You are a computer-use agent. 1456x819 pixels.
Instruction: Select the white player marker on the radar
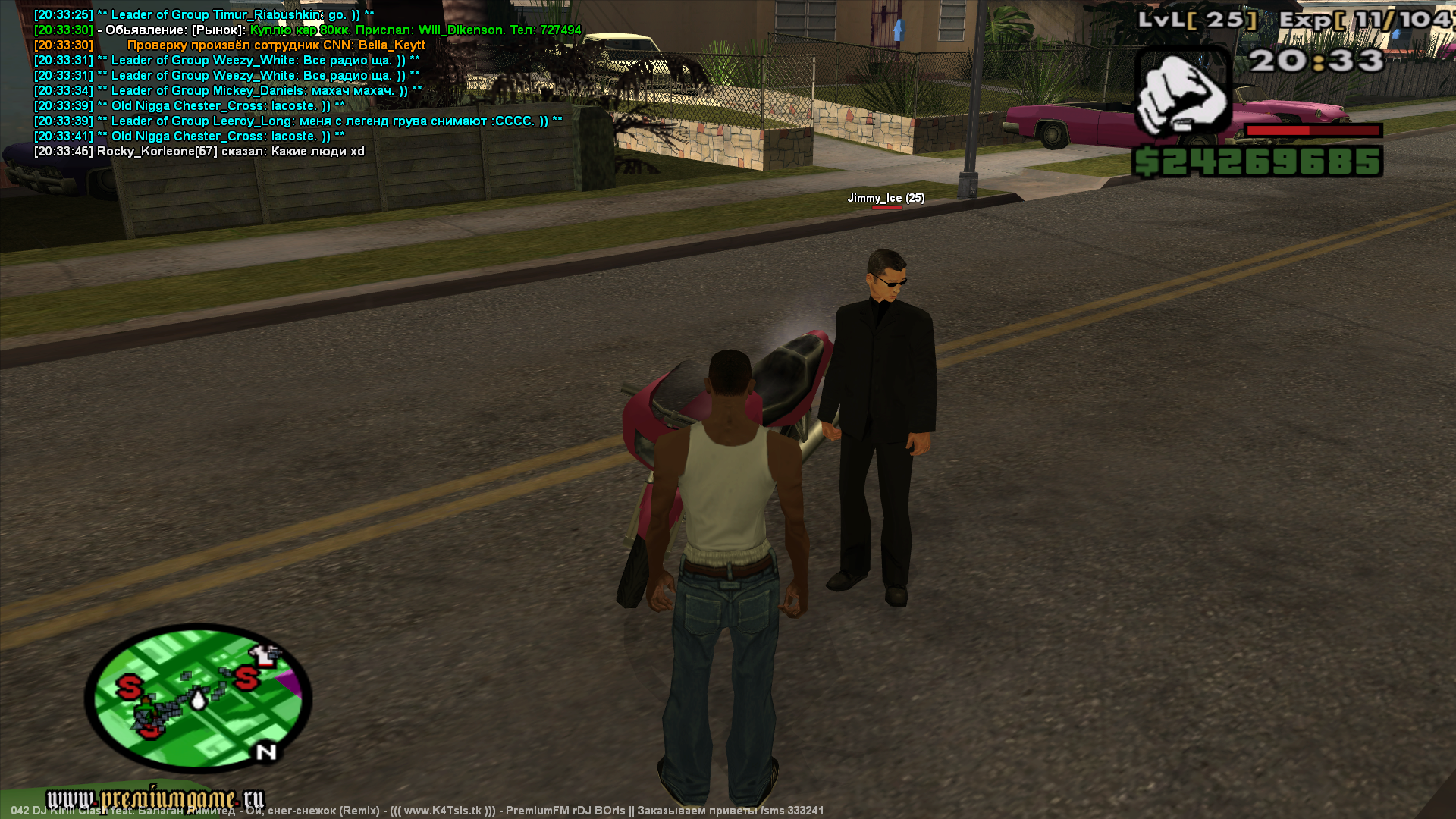(x=199, y=698)
